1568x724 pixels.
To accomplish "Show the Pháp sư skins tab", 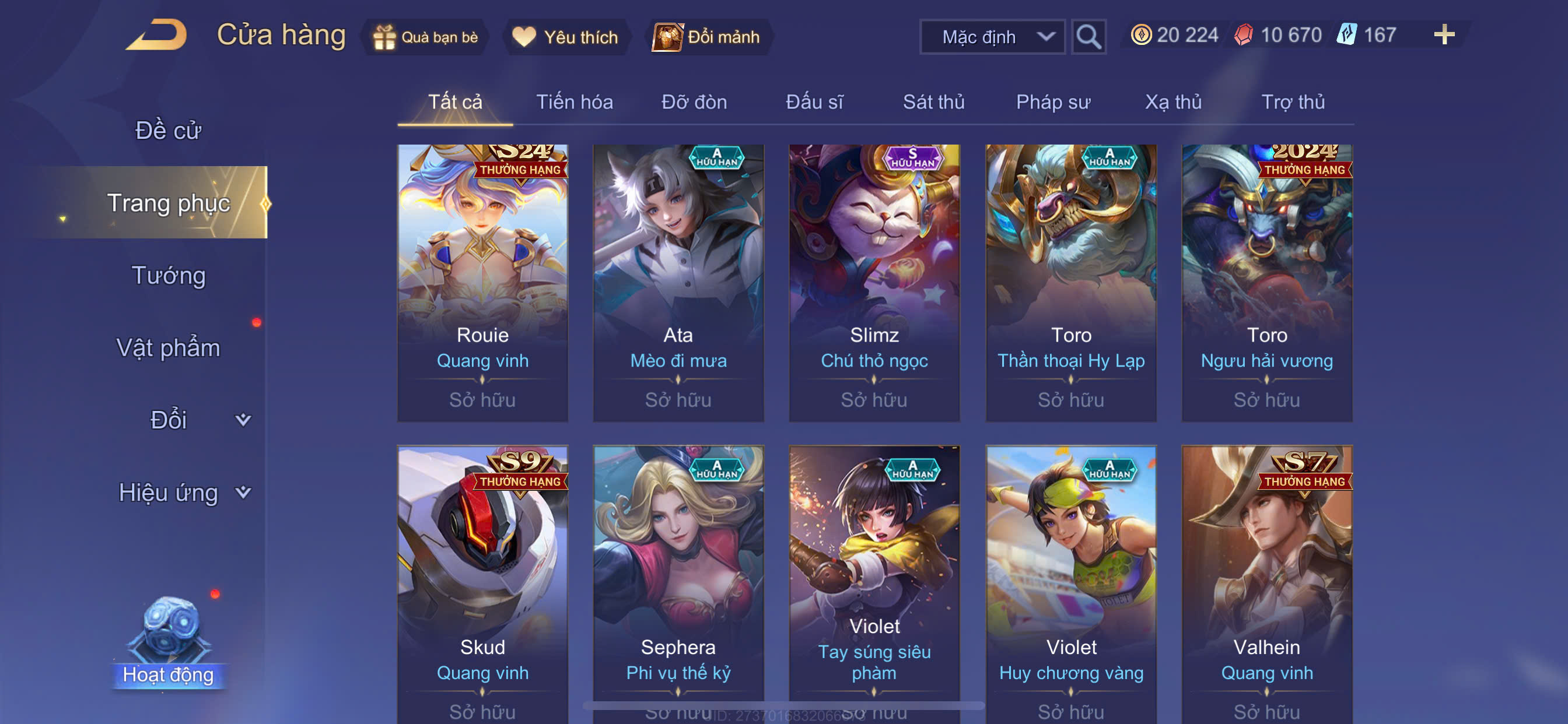I will tap(1052, 101).
